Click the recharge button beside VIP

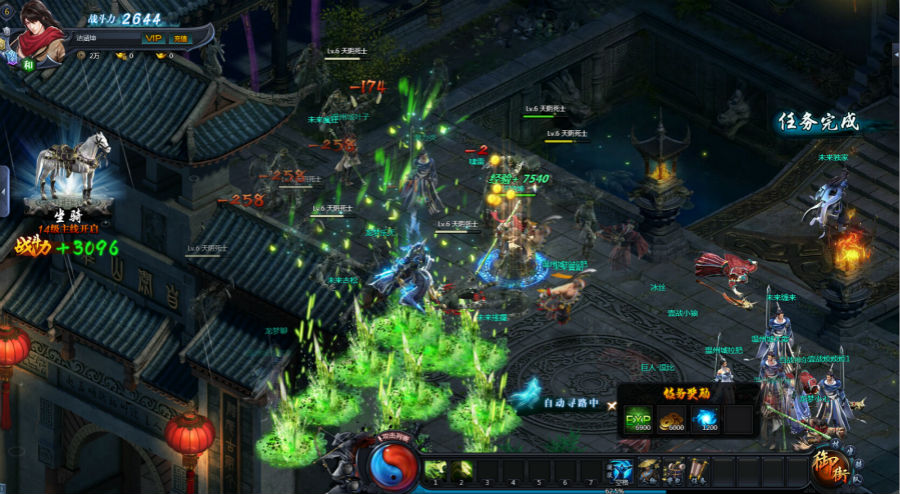[180, 38]
